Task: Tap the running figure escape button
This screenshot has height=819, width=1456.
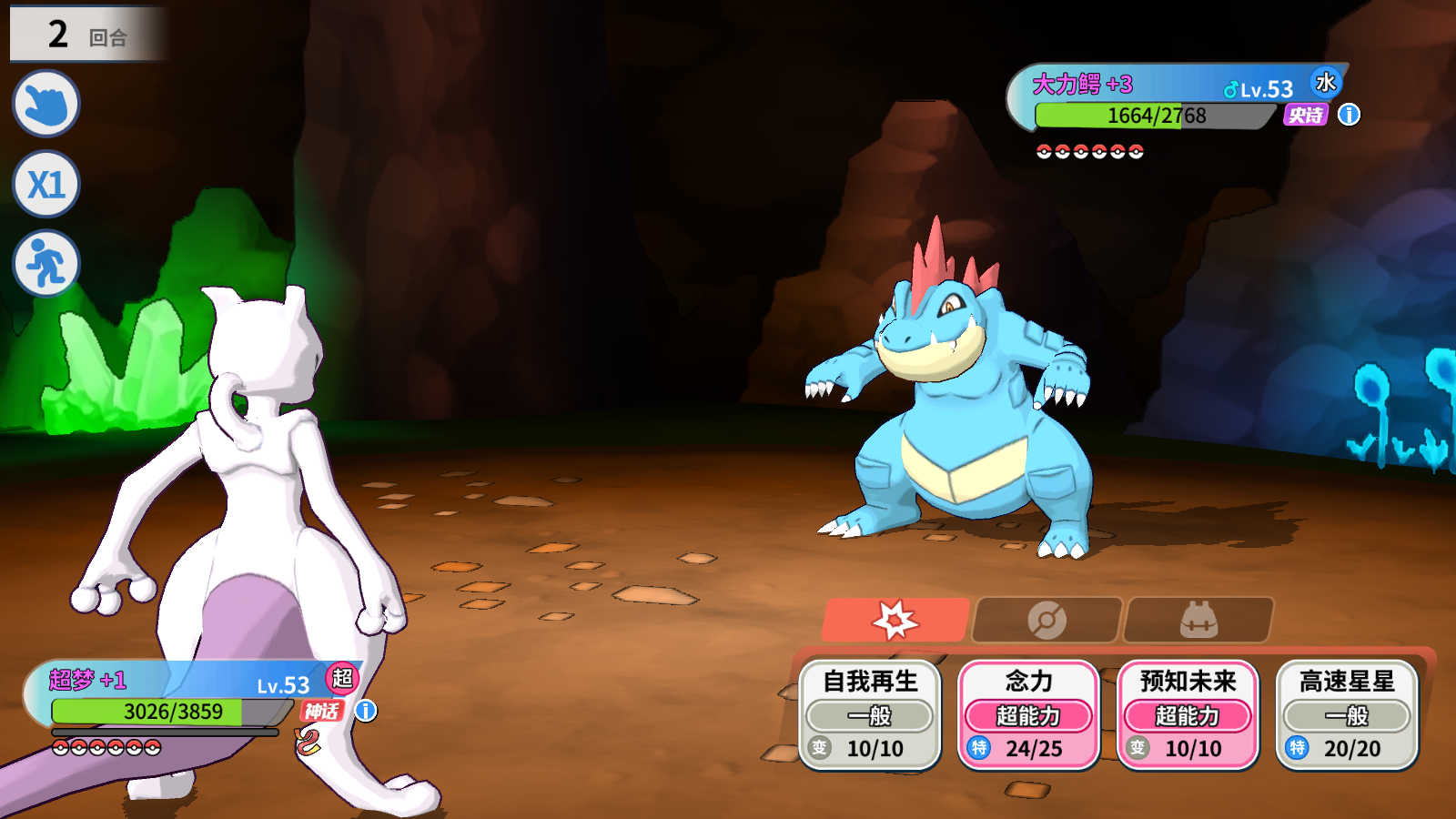Action: point(46,264)
